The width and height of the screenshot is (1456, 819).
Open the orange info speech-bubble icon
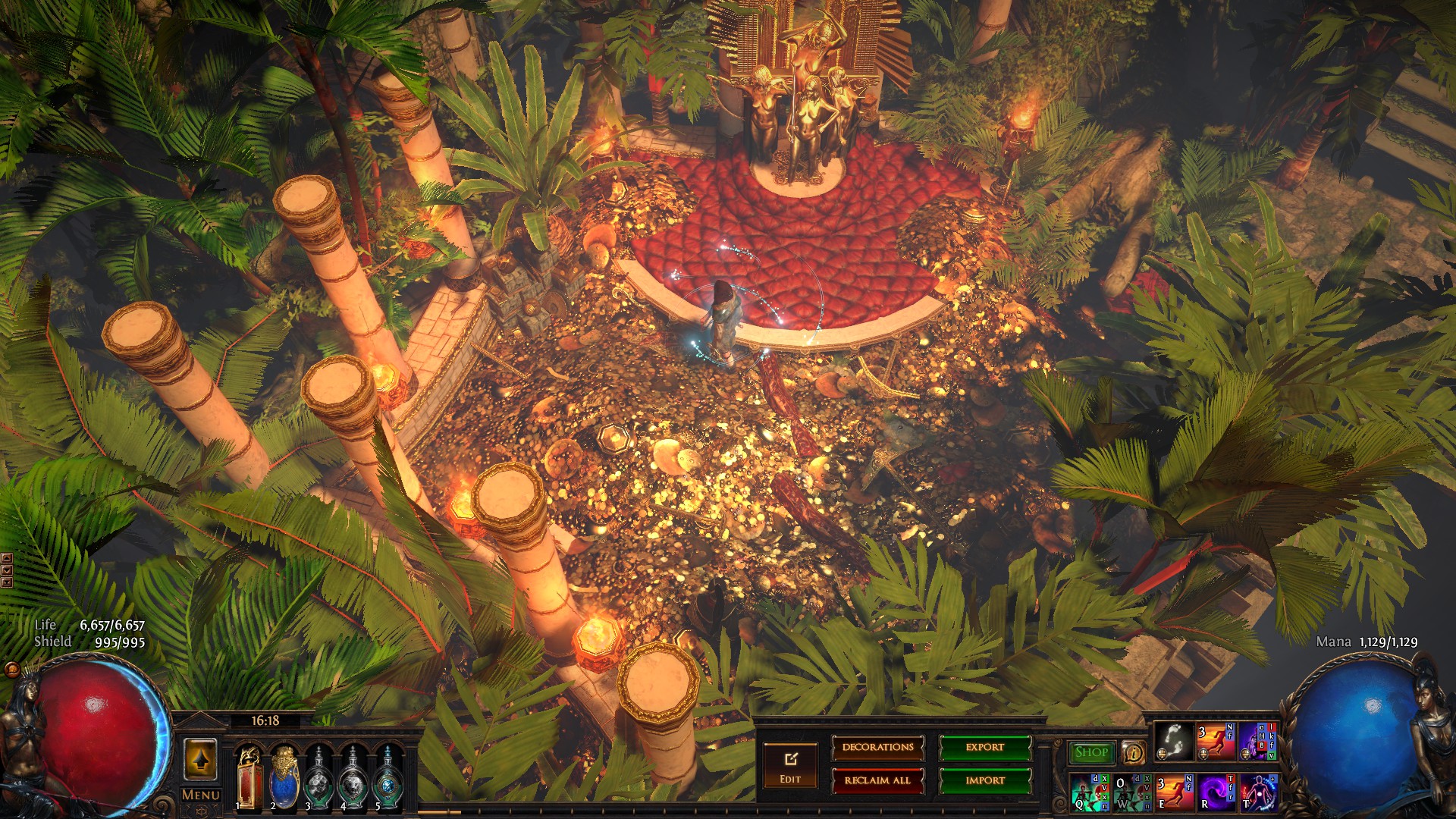[1133, 752]
